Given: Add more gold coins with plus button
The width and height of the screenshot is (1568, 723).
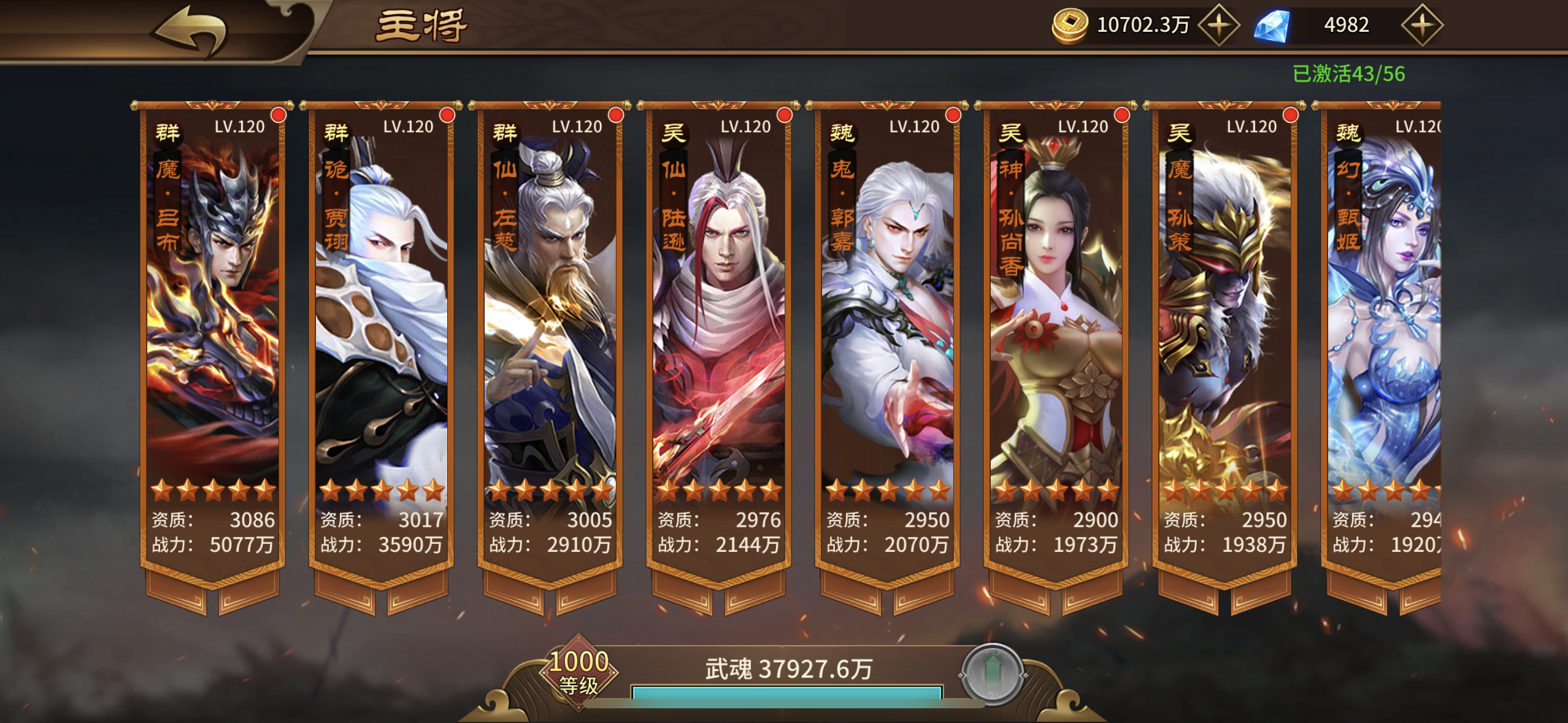Looking at the screenshot, I should click(1218, 25).
